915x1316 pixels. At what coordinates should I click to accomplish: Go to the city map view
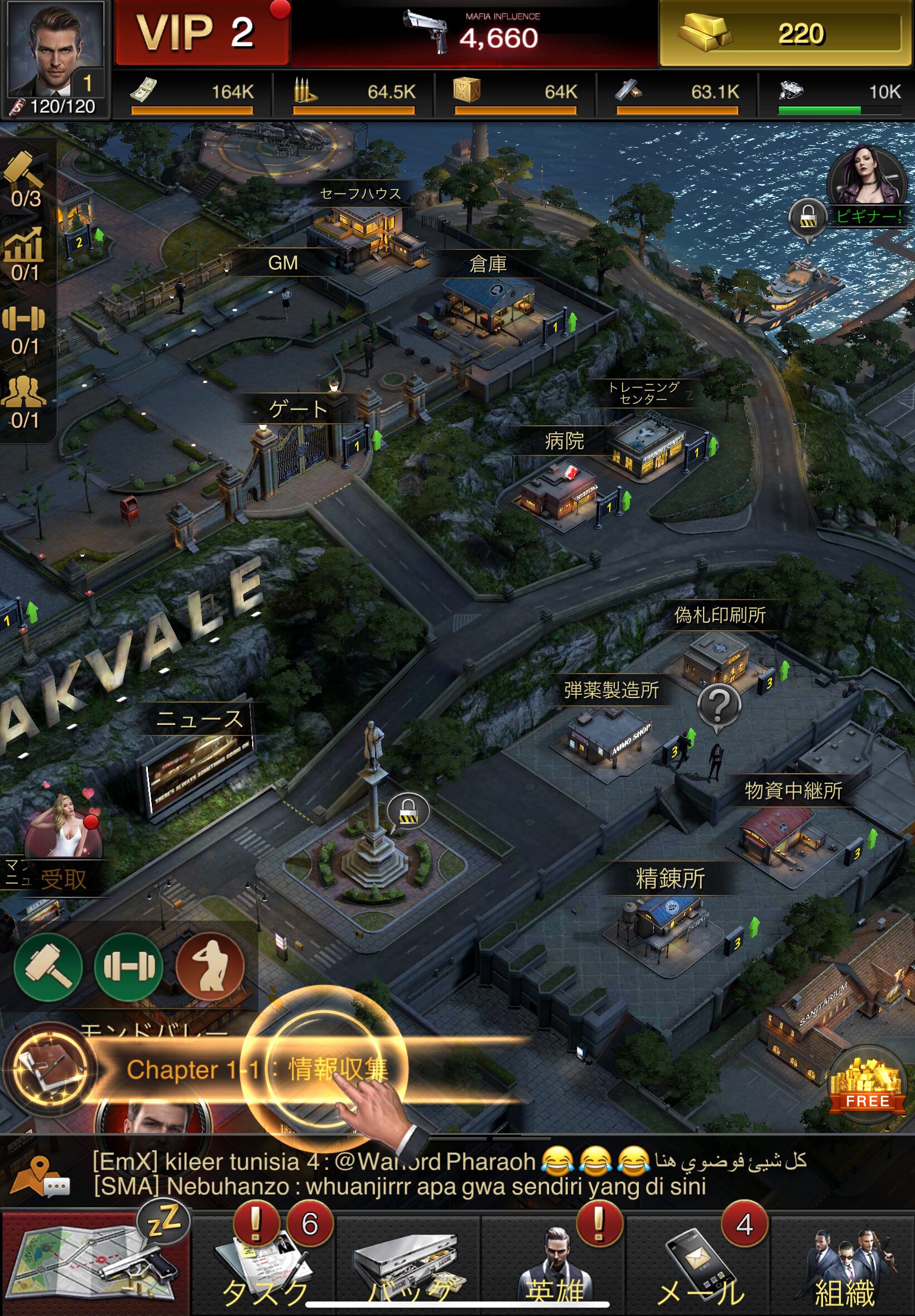pos(95,1263)
